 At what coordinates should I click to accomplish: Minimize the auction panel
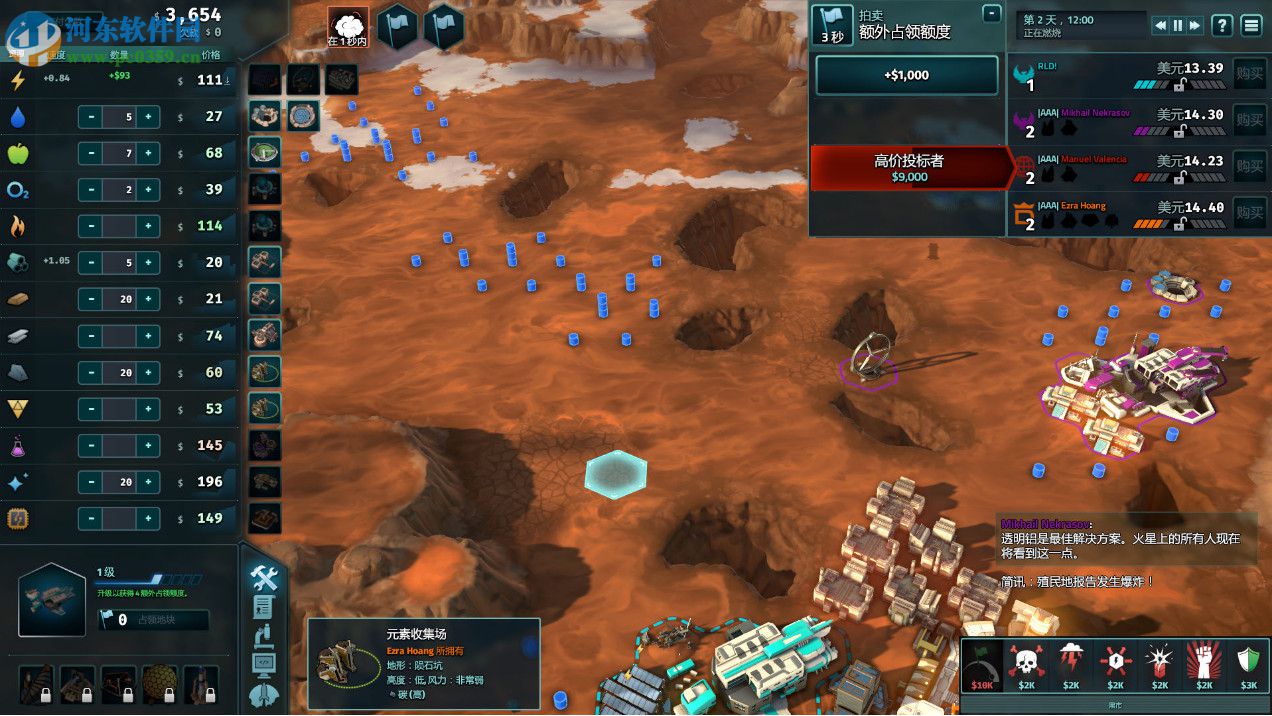[x=991, y=14]
